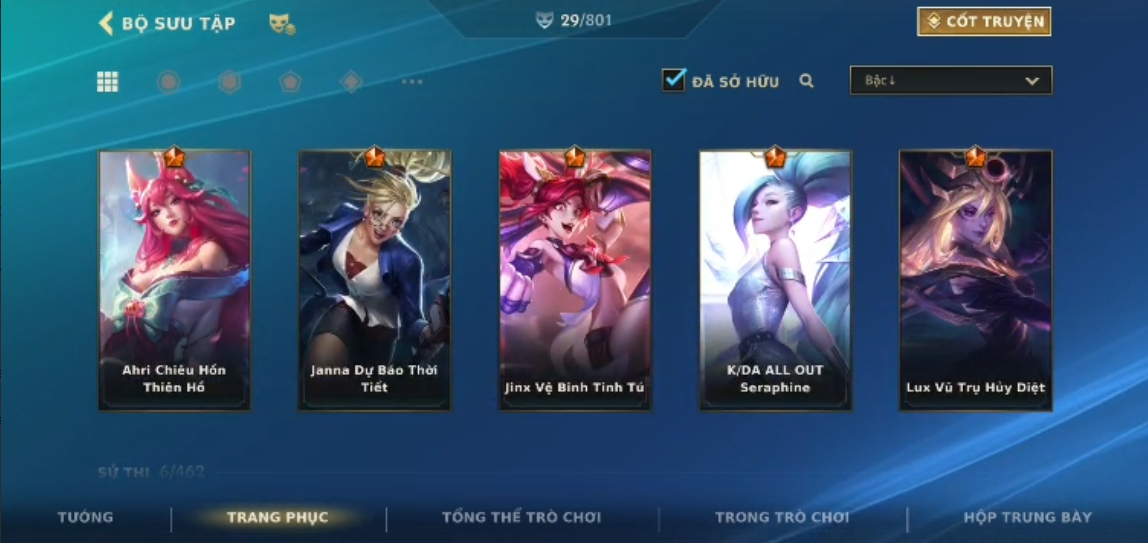Viewport: 1148px width, 543px height.
Task: Choose Janna Dự Báo Thời Tiết skin card
Action: (x=374, y=280)
